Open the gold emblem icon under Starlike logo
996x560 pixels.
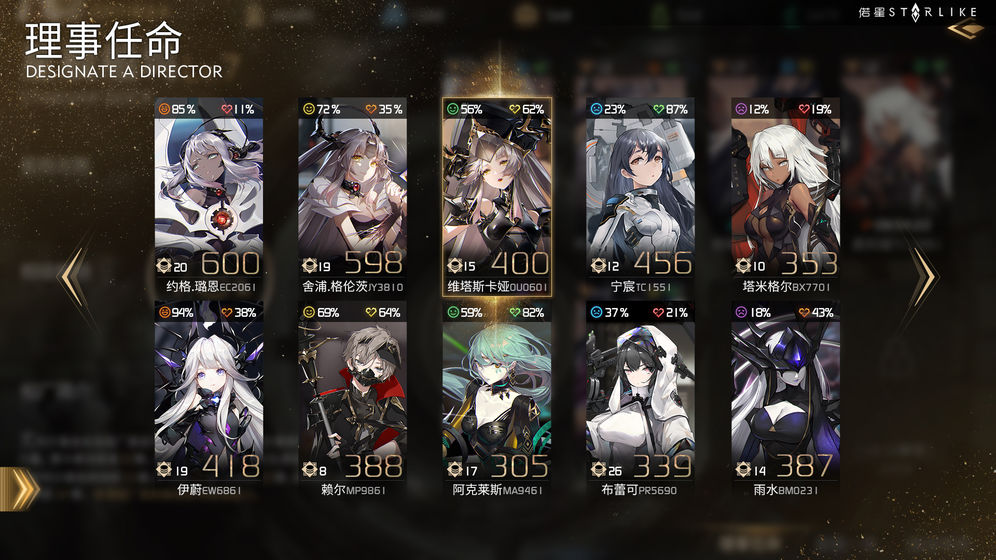[x=964, y=31]
